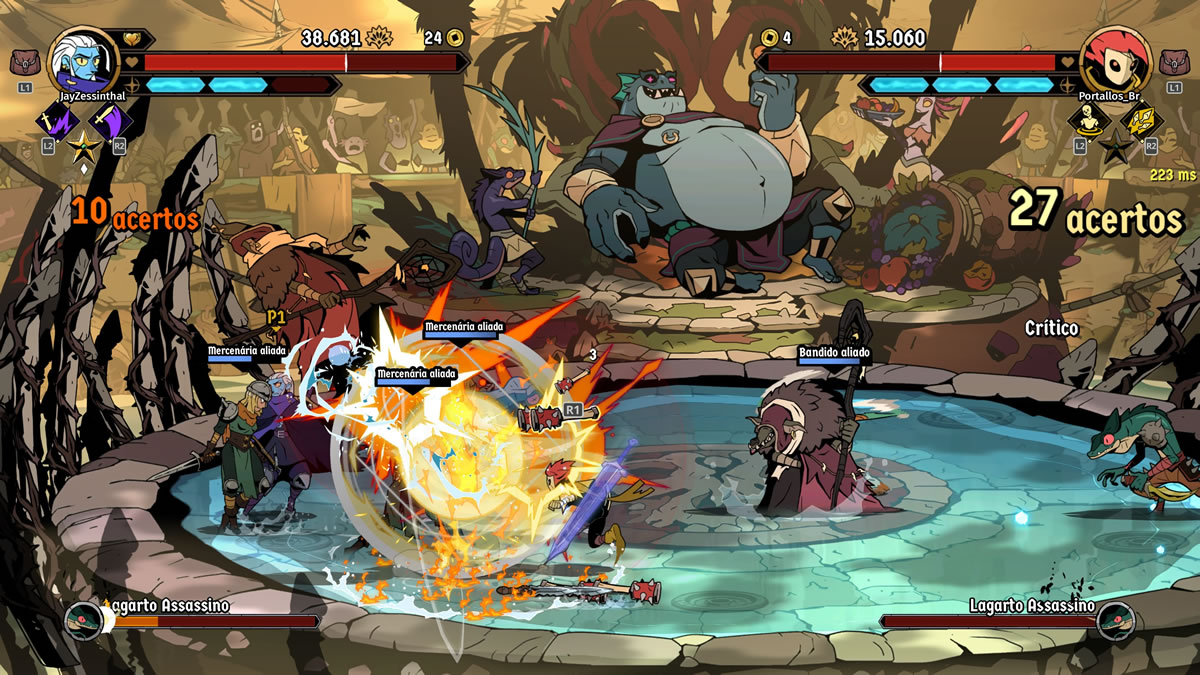1200x675 pixels.
Task: Click the right Lagarto Assassino boss portrait
Action: (x=1115, y=621)
